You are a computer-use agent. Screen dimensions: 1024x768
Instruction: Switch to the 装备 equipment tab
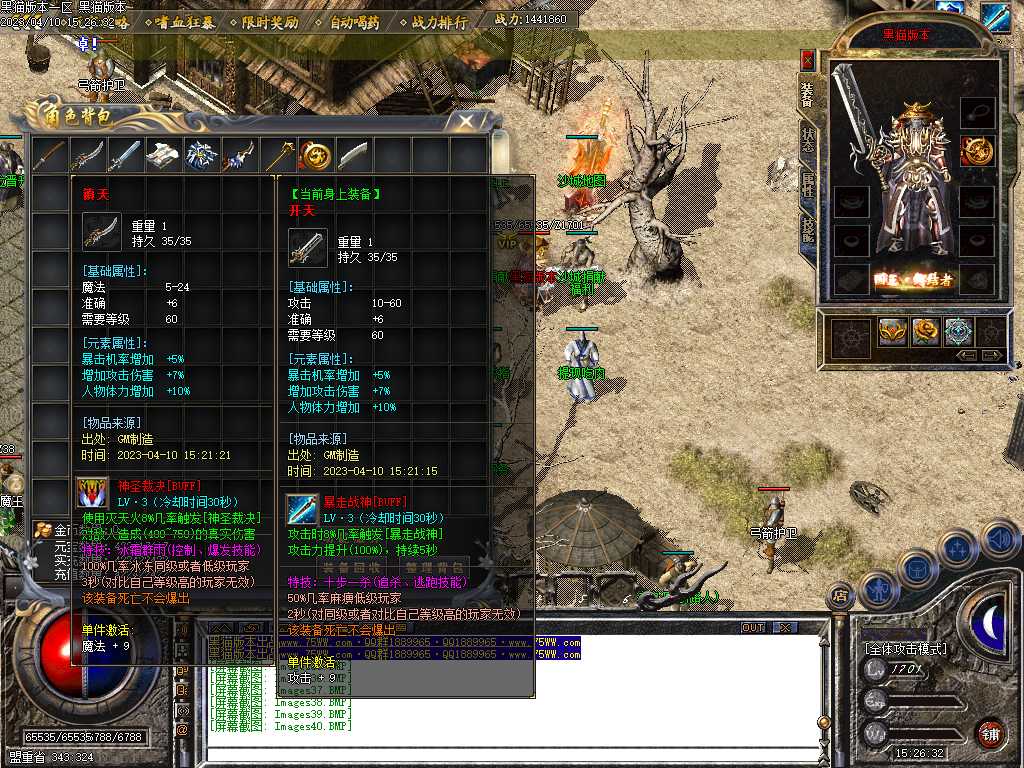tap(807, 92)
